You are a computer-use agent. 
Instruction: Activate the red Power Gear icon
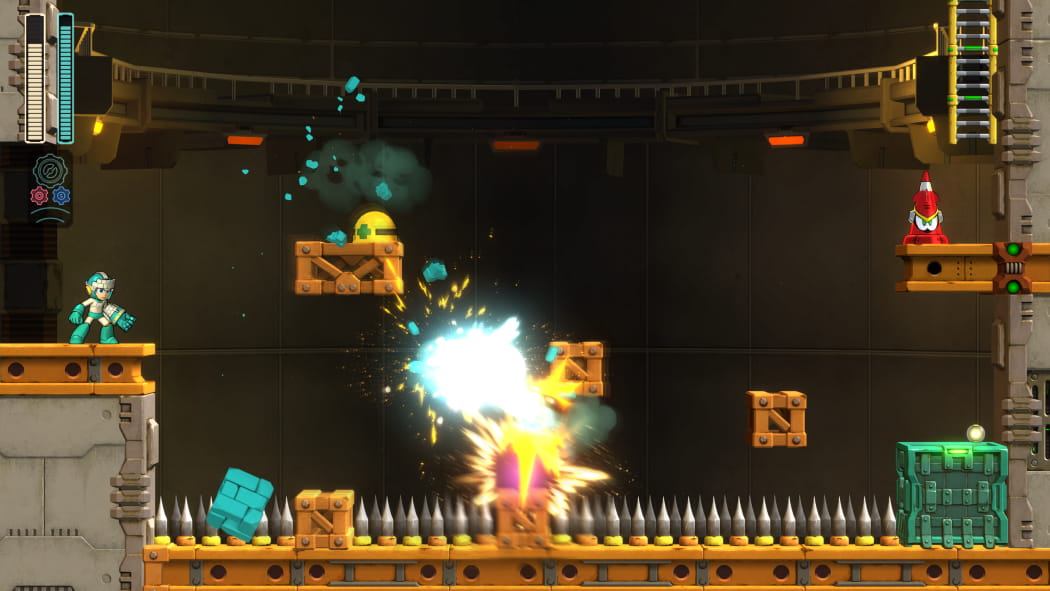[39, 195]
